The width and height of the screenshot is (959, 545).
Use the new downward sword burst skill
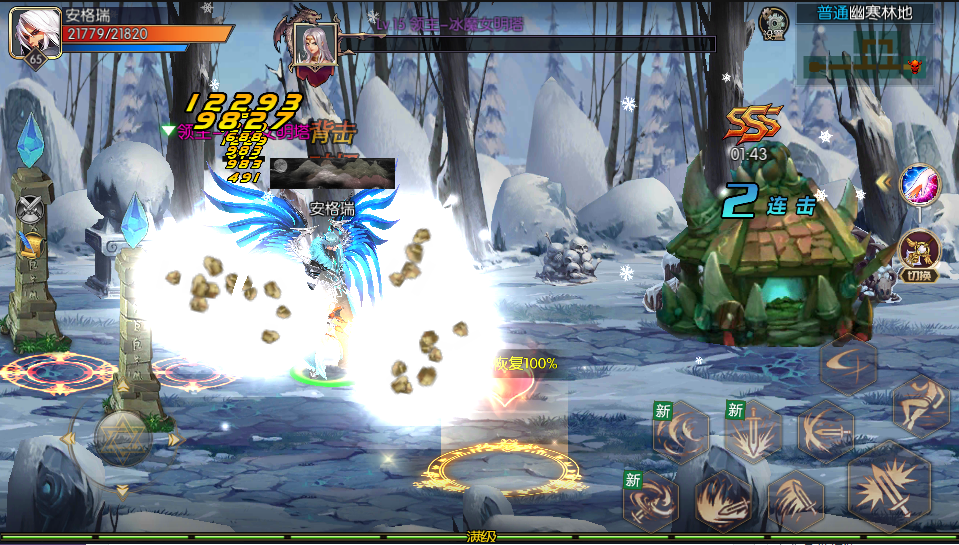tap(753, 432)
